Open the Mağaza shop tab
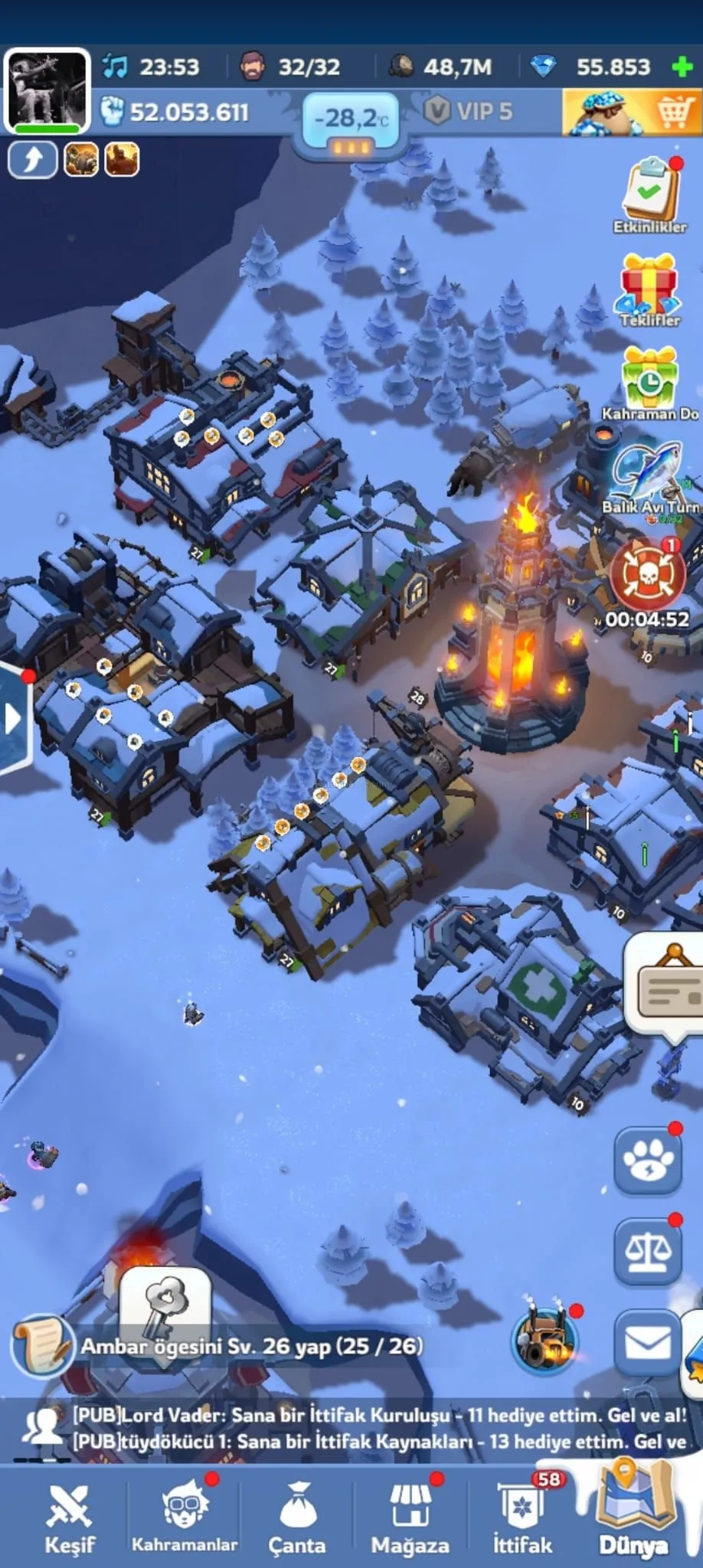 coord(410,1519)
